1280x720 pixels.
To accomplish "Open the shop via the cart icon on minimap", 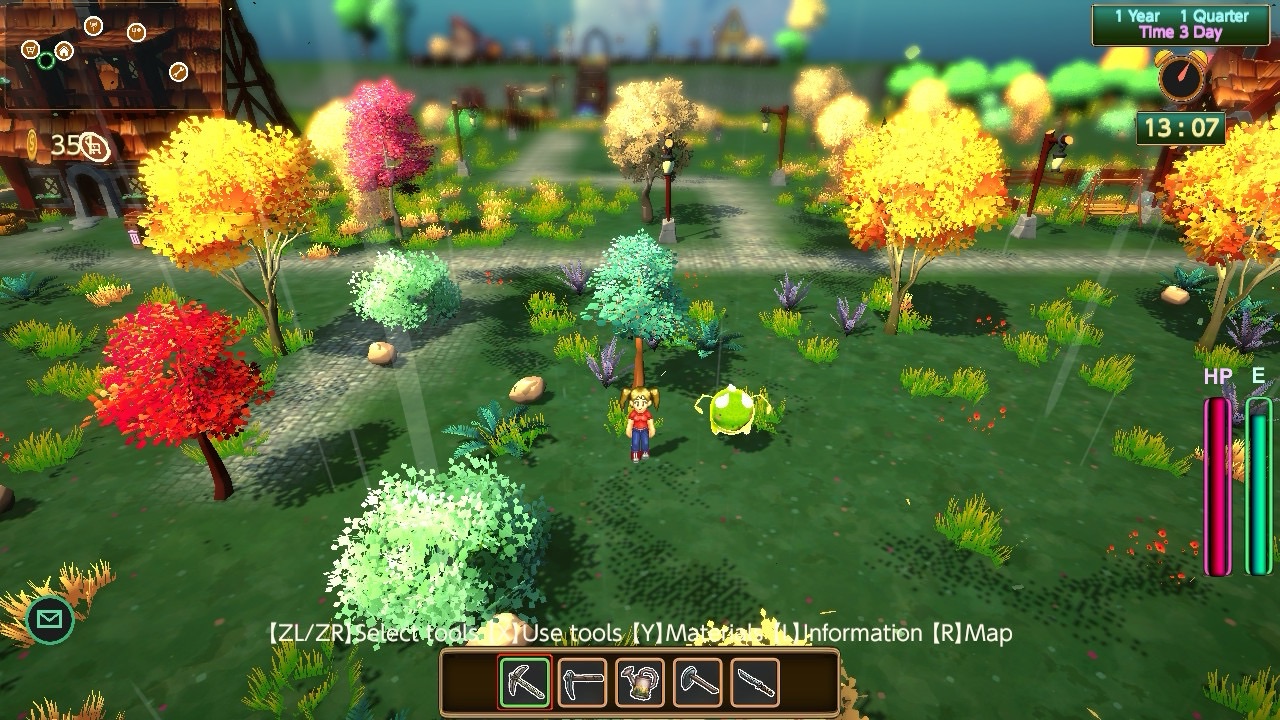I will tap(31, 50).
